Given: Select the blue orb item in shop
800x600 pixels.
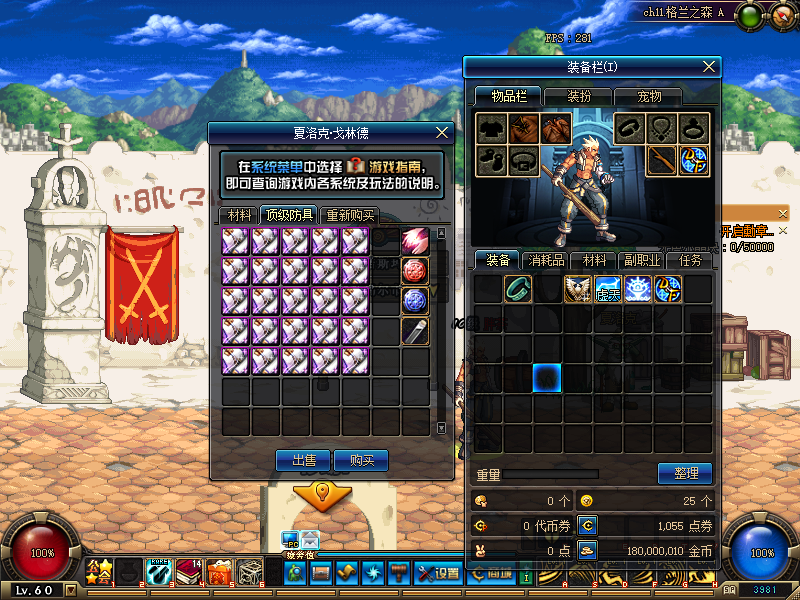Looking at the screenshot, I should click(x=415, y=301).
